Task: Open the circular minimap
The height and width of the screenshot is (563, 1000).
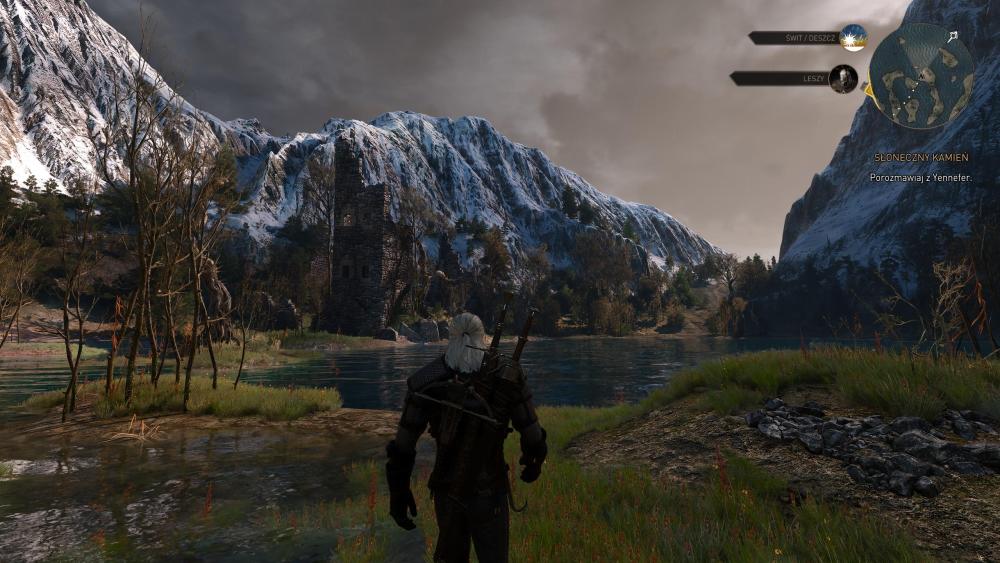Action: pos(921,76)
